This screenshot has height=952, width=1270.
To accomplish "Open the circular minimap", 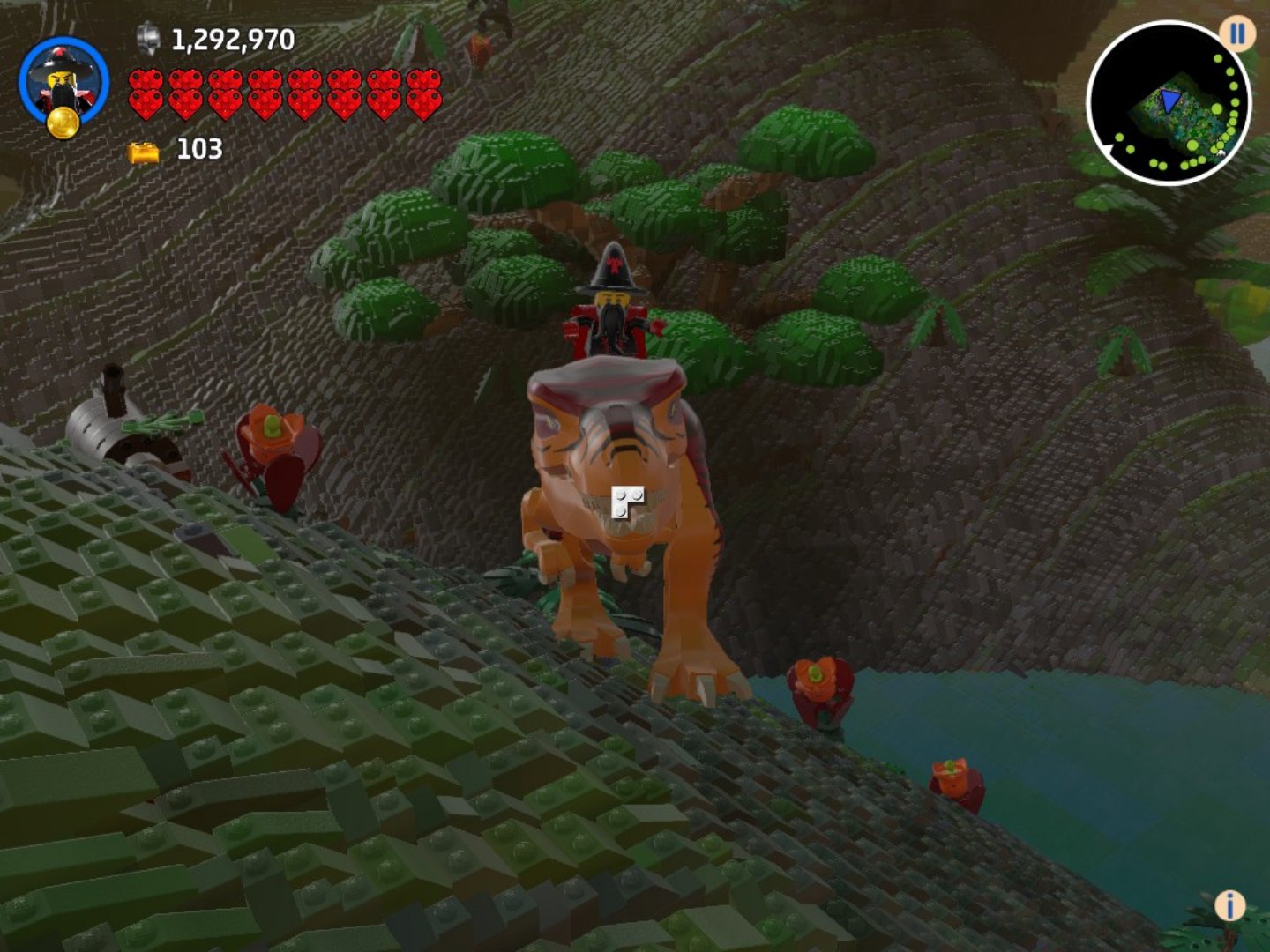I will (x=1168, y=104).
